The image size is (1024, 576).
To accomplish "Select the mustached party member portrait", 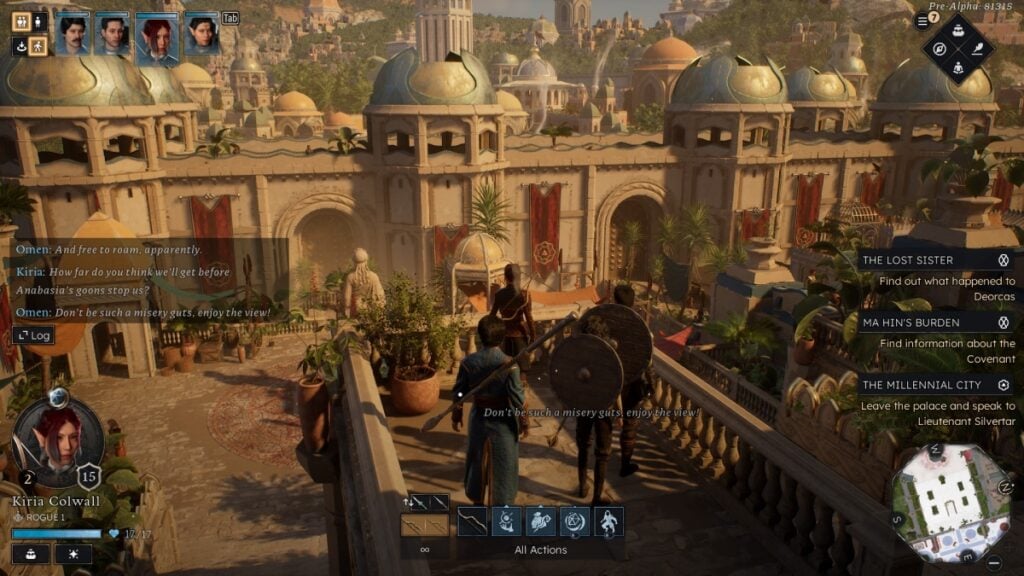I will point(72,32).
